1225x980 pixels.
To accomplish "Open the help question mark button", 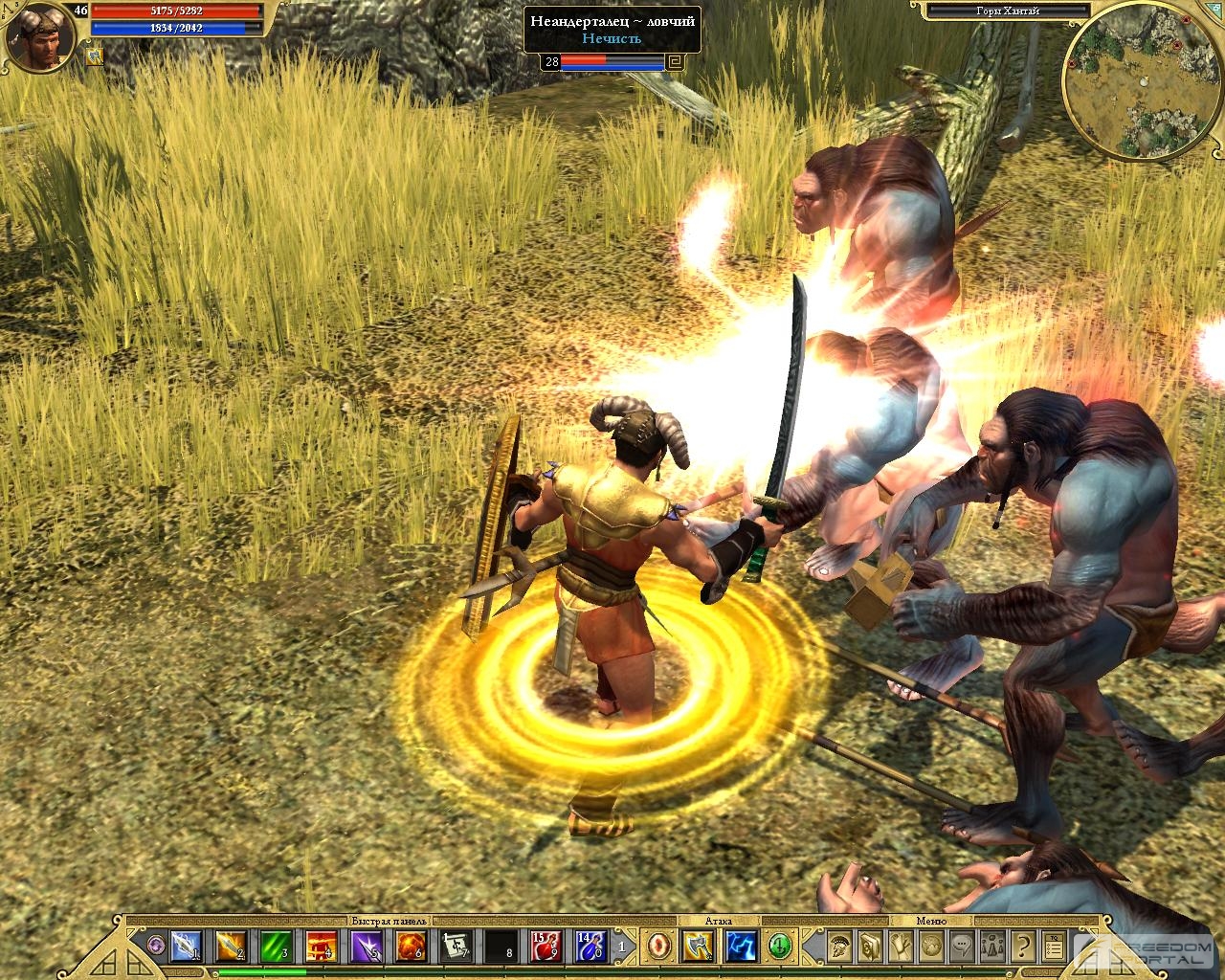I will [x=1022, y=947].
